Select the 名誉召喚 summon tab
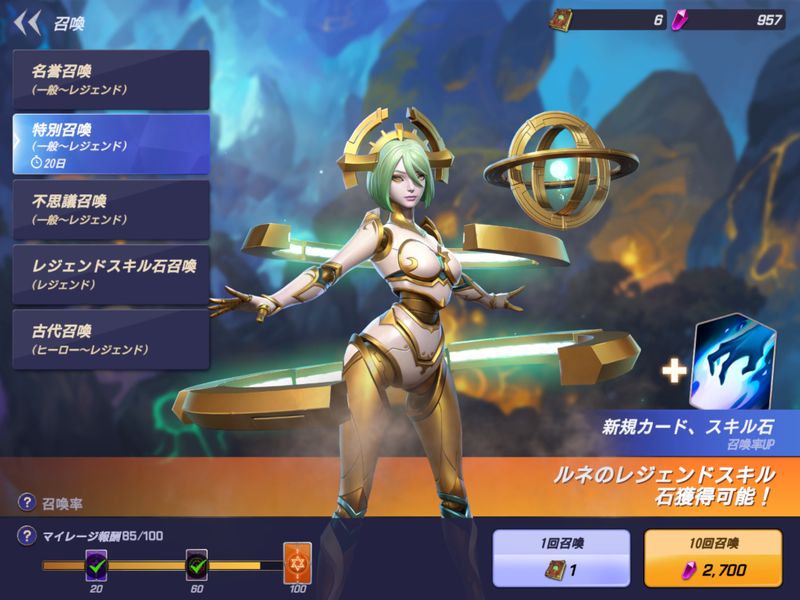Viewport: 800px width, 600px height. (x=110, y=77)
